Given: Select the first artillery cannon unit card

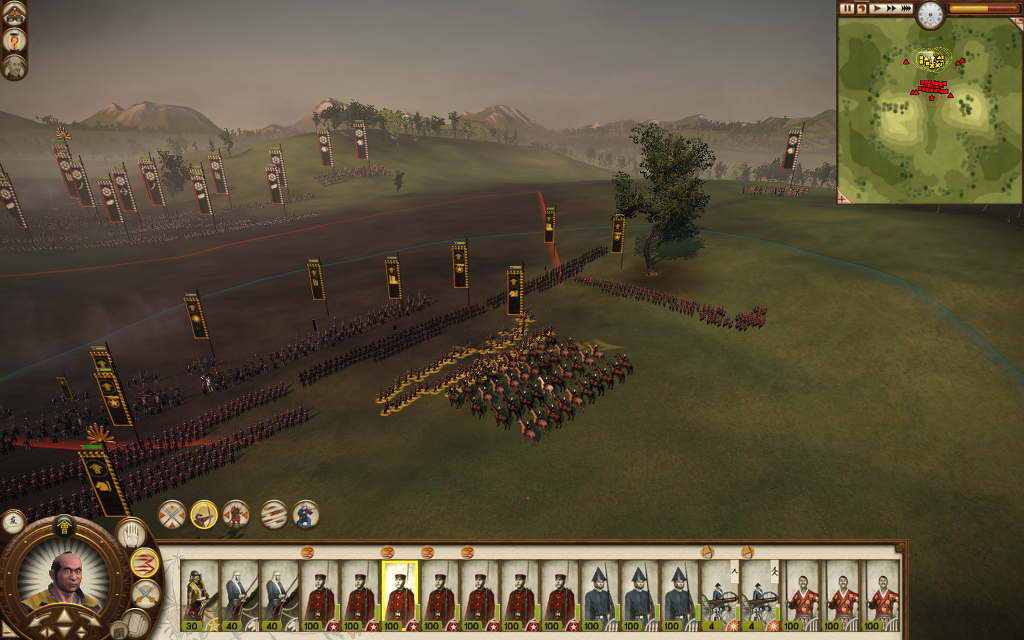Looking at the screenshot, I should click(719, 593).
